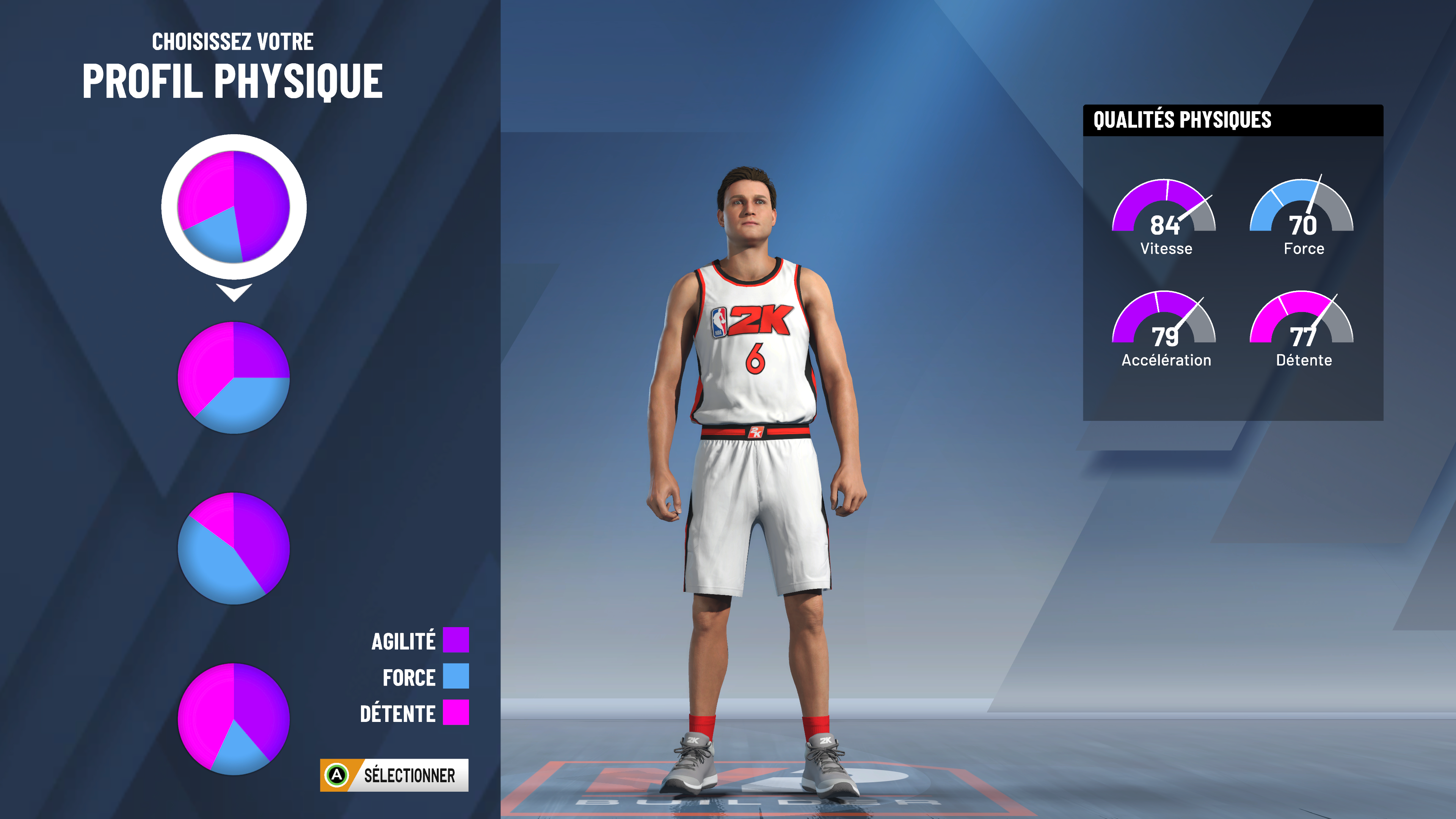Pick the mostly blue Force-dominant profile pie
This screenshot has height=819, width=1456.
coord(234,548)
